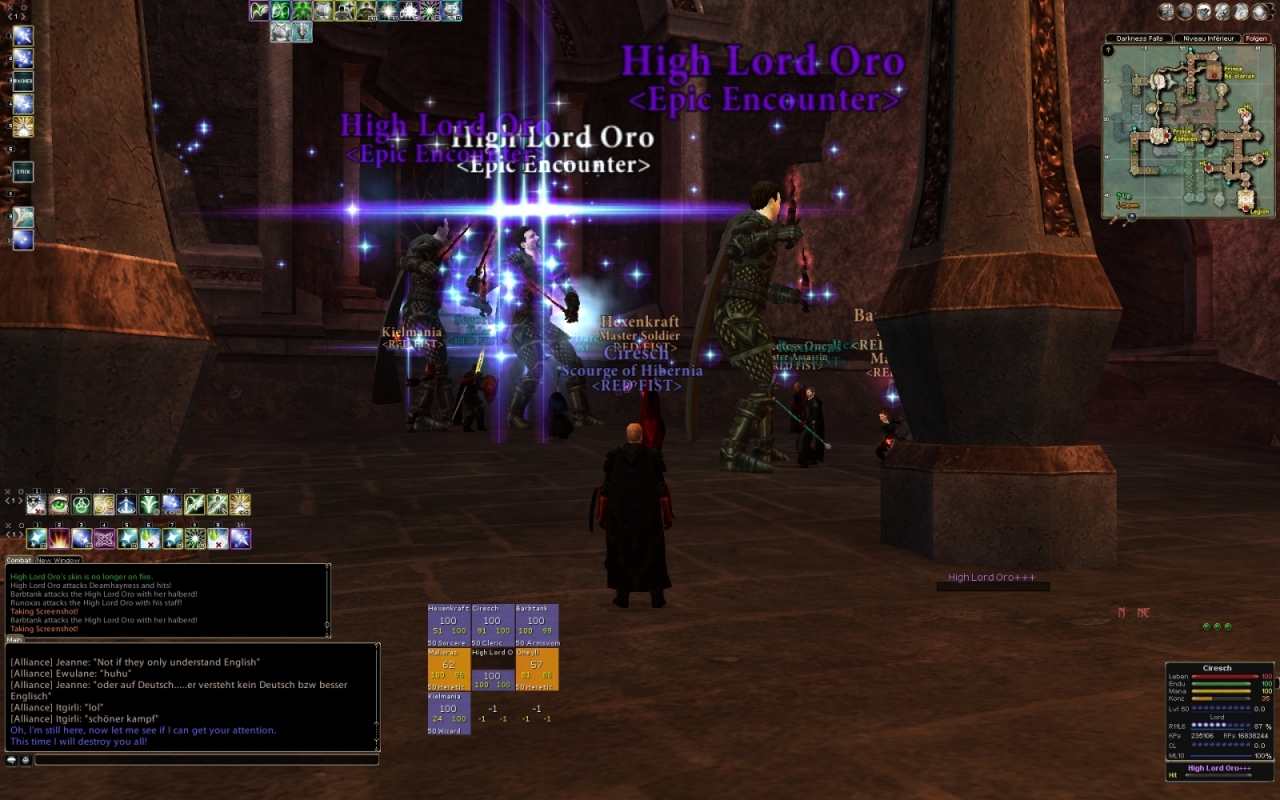Image resolution: width=1280 pixels, height=800 pixels.
Task: Select Barbtank in the group window
Action: click(x=536, y=620)
